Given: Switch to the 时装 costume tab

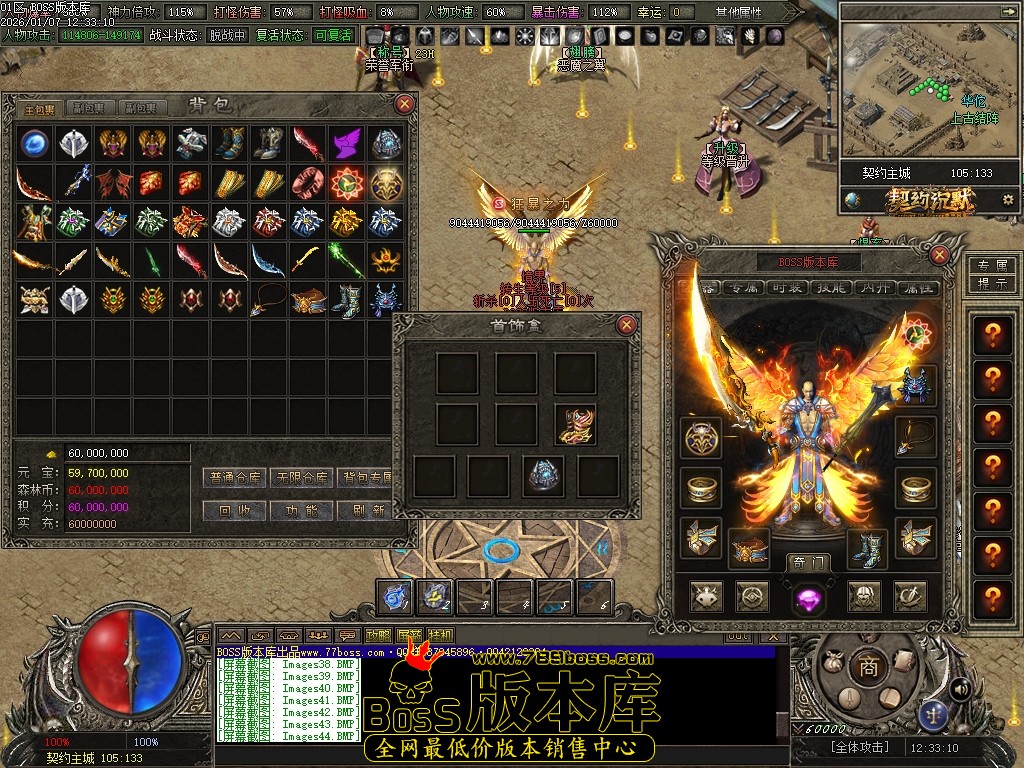Looking at the screenshot, I should pyautogui.click(x=789, y=287).
